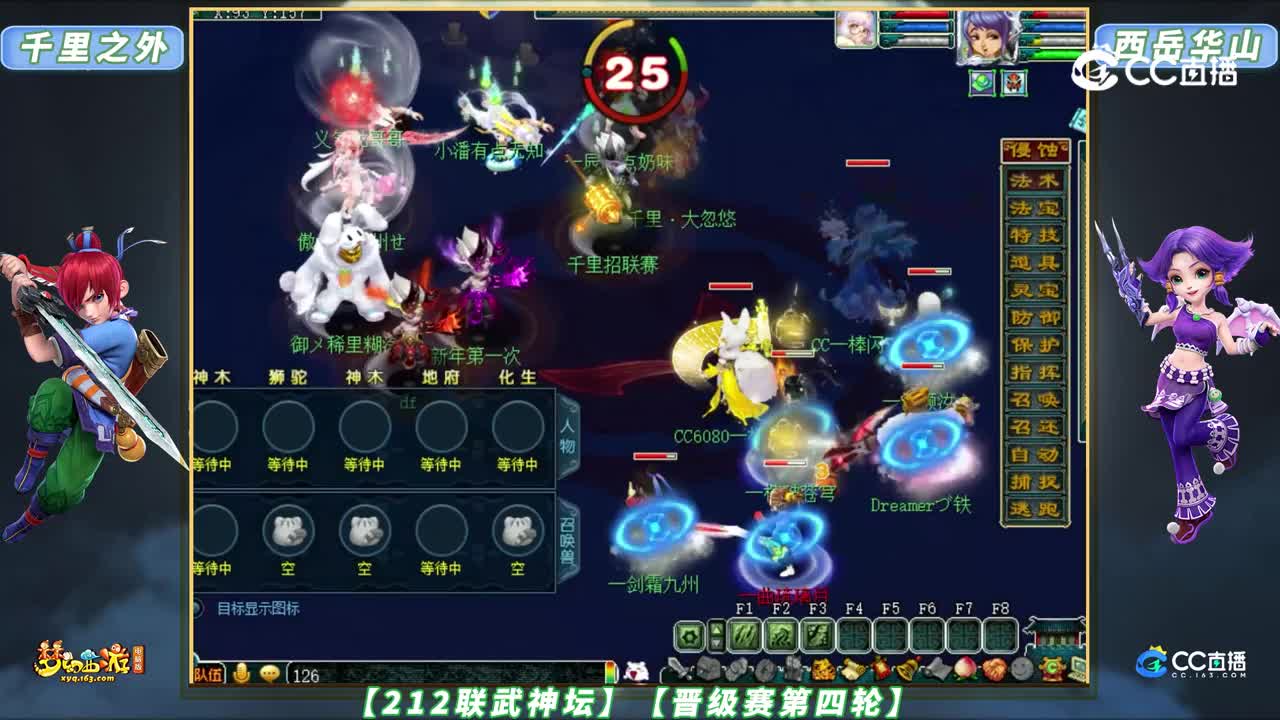The height and width of the screenshot is (720, 1280).
Task: Click the chat input field showing 126
Action: [x=330, y=673]
